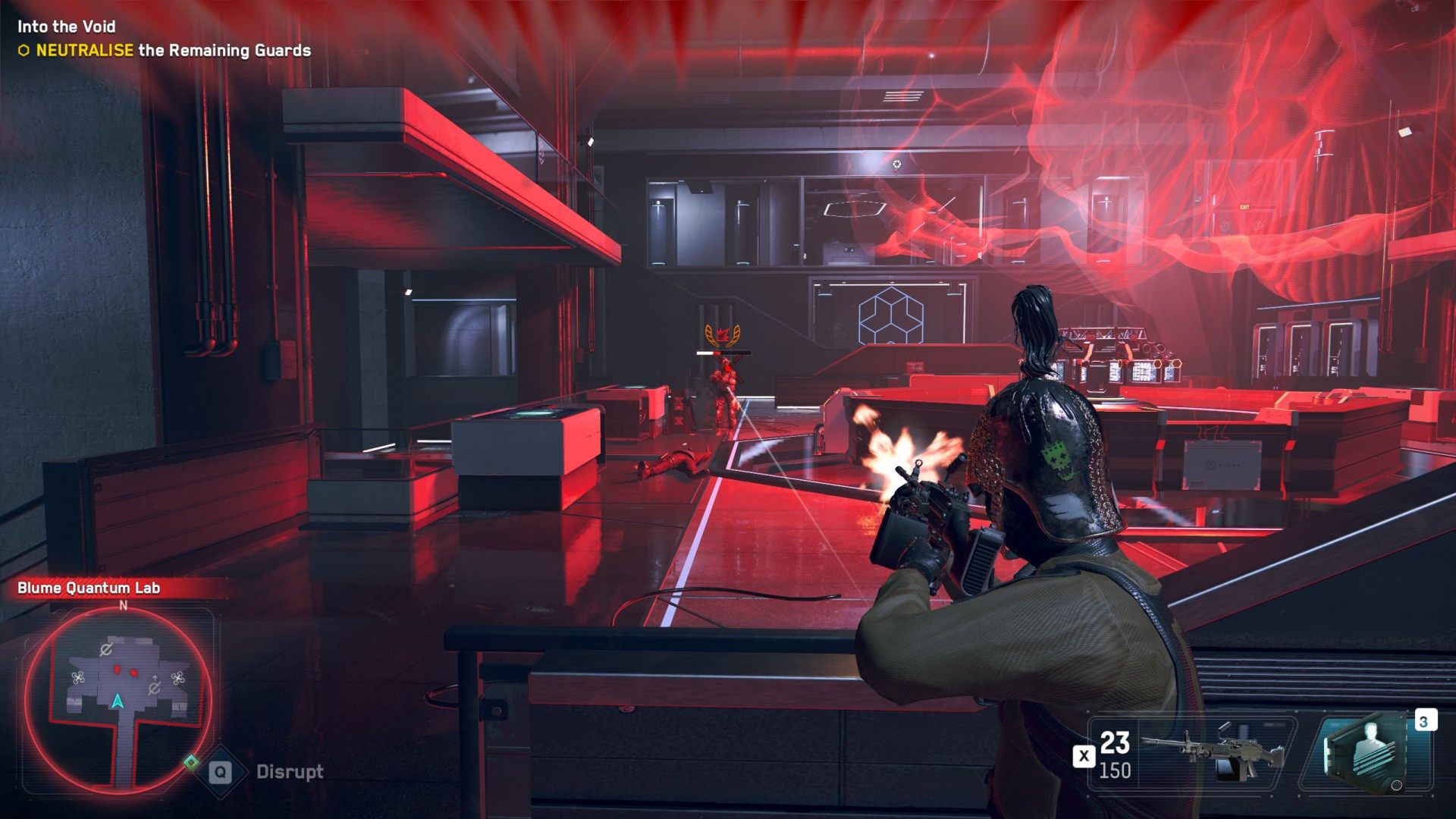Activate the operative gadget slot
1456x819 pixels.
[x=1366, y=753]
